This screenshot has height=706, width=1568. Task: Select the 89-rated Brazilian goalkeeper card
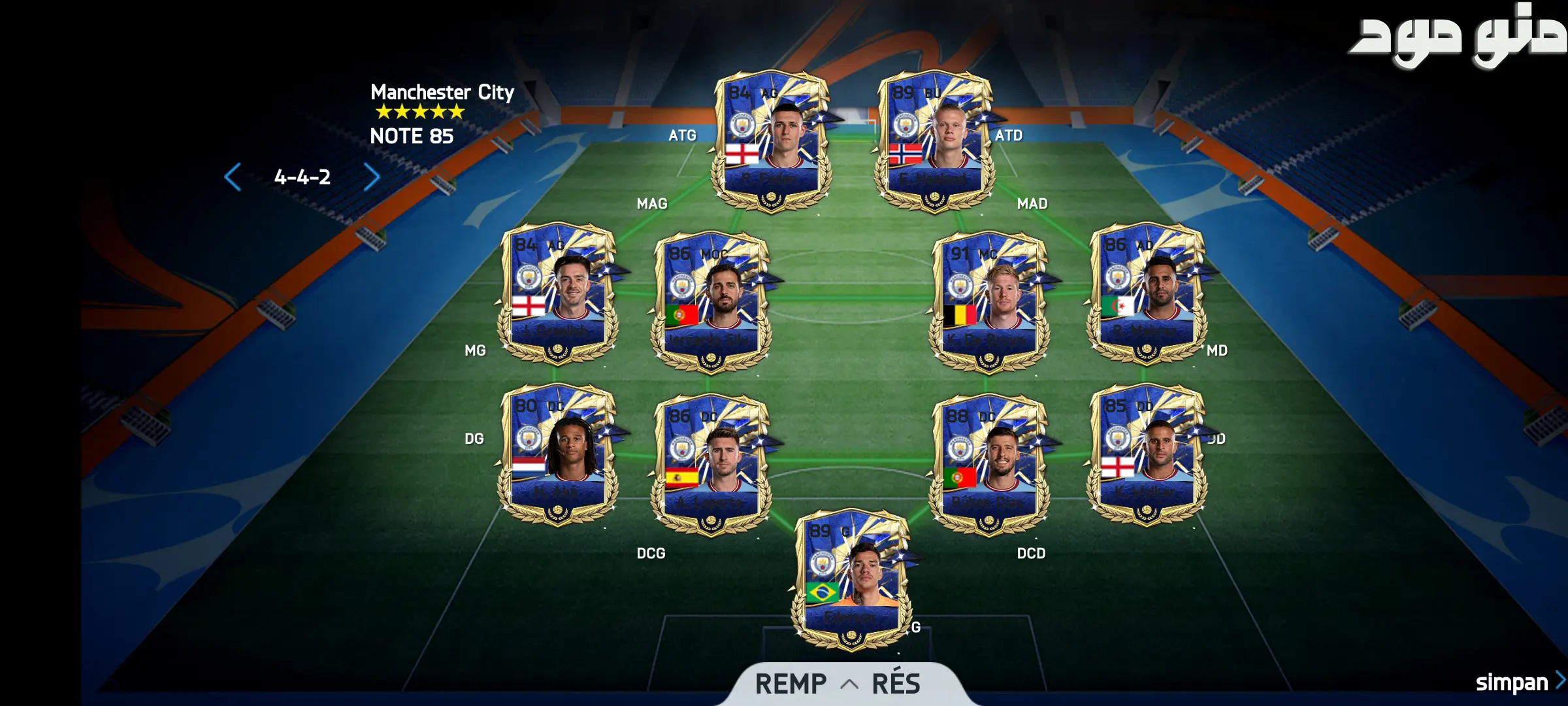click(x=851, y=579)
